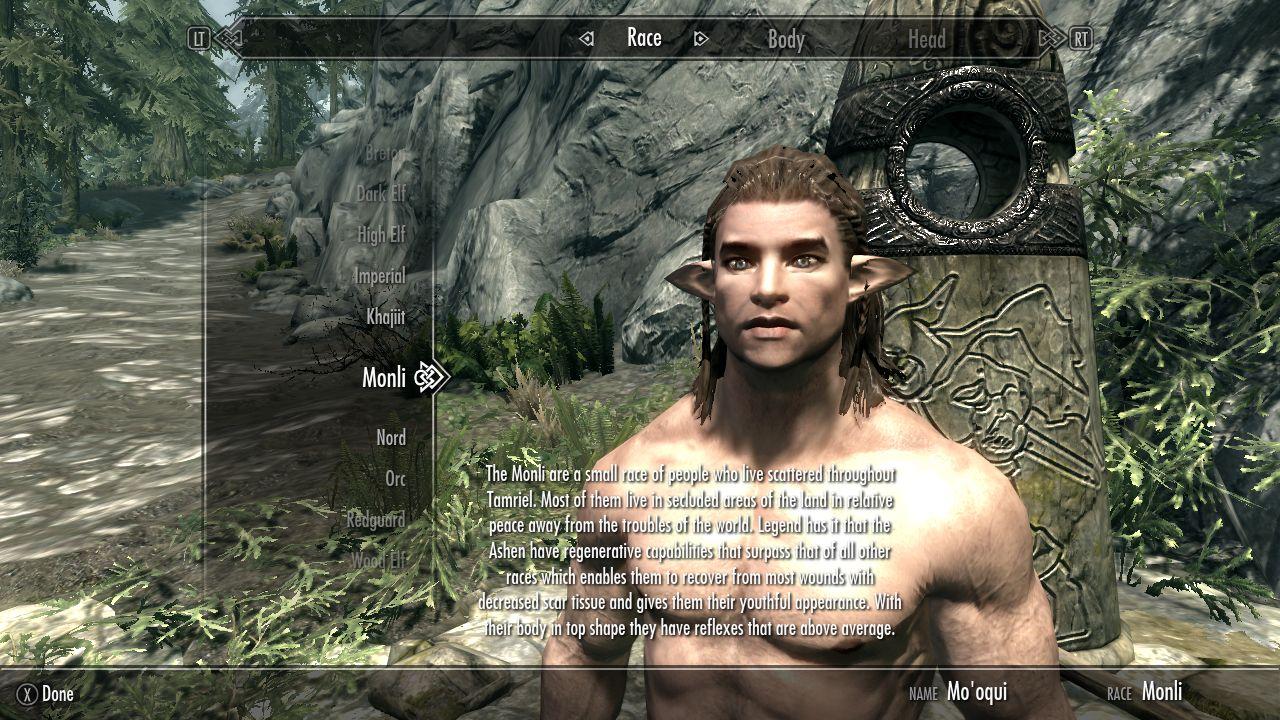Click the highlighted Monli race entry
The height and width of the screenshot is (720, 1280).
[x=384, y=377]
